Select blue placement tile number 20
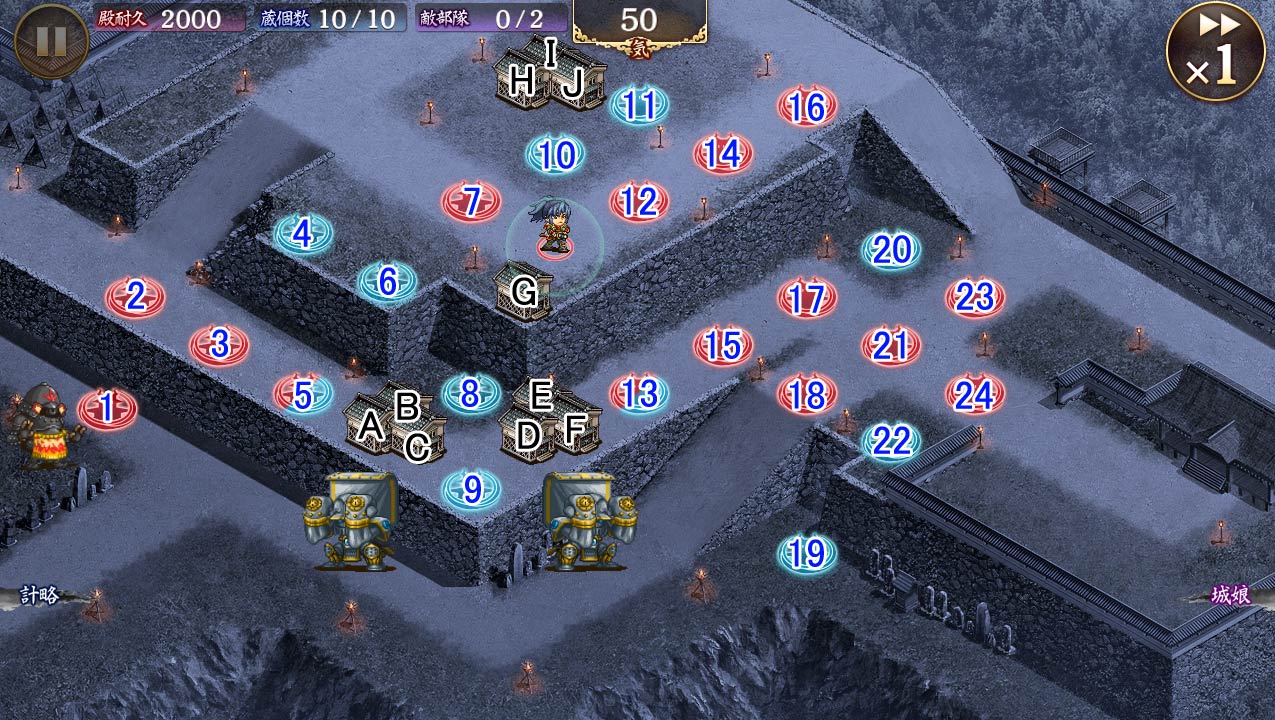Image resolution: width=1275 pixels, height=720 pixels. coord(891,250)
